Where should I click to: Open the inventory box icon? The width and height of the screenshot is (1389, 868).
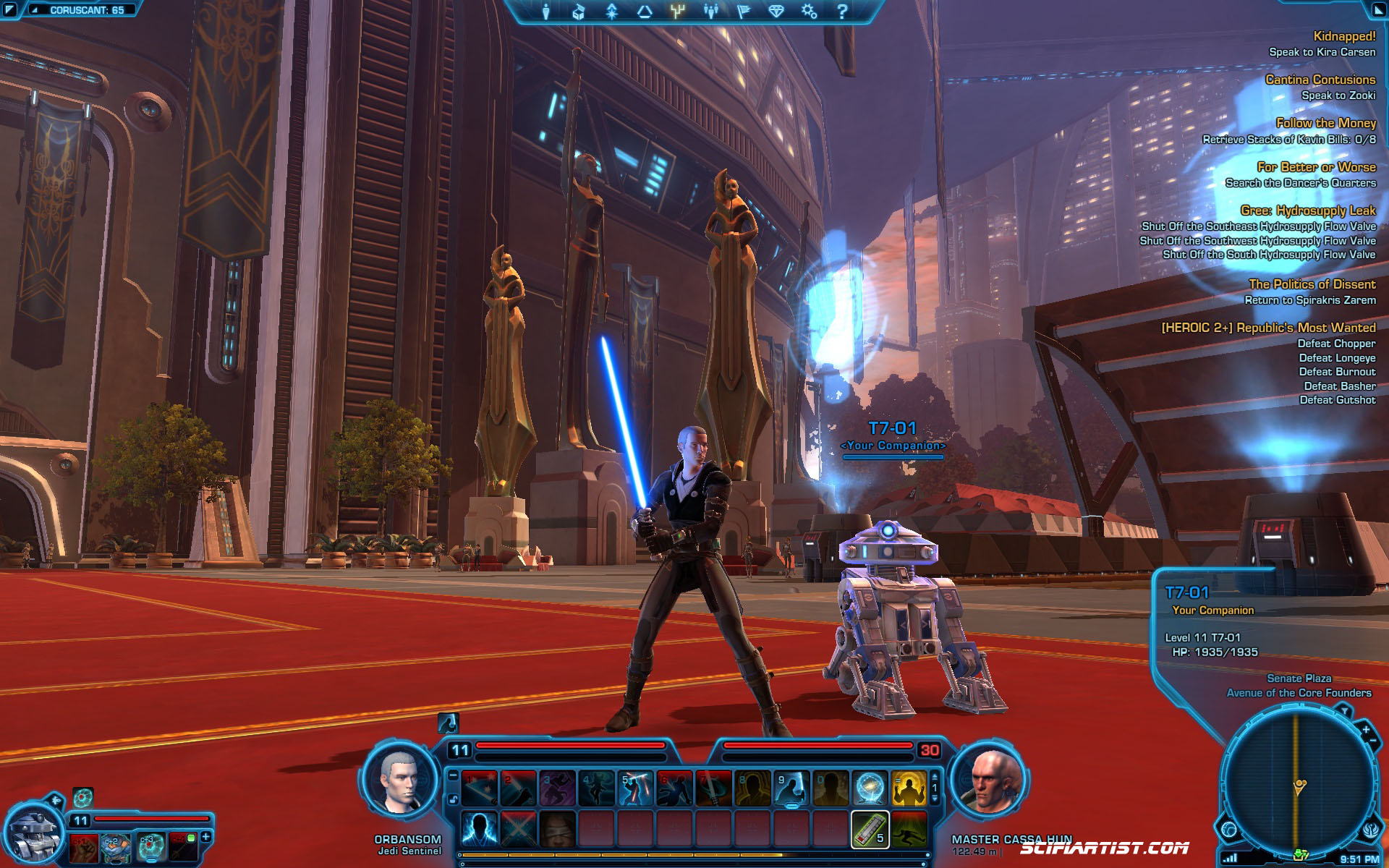click(x=579, y=12)
